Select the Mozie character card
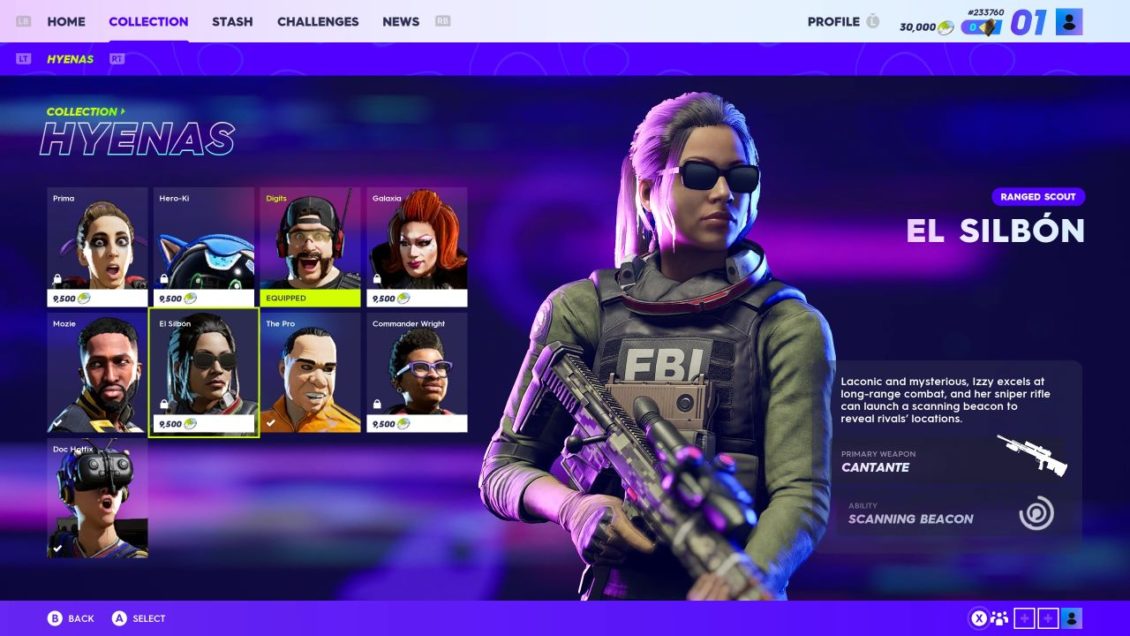 click(97, 373)
